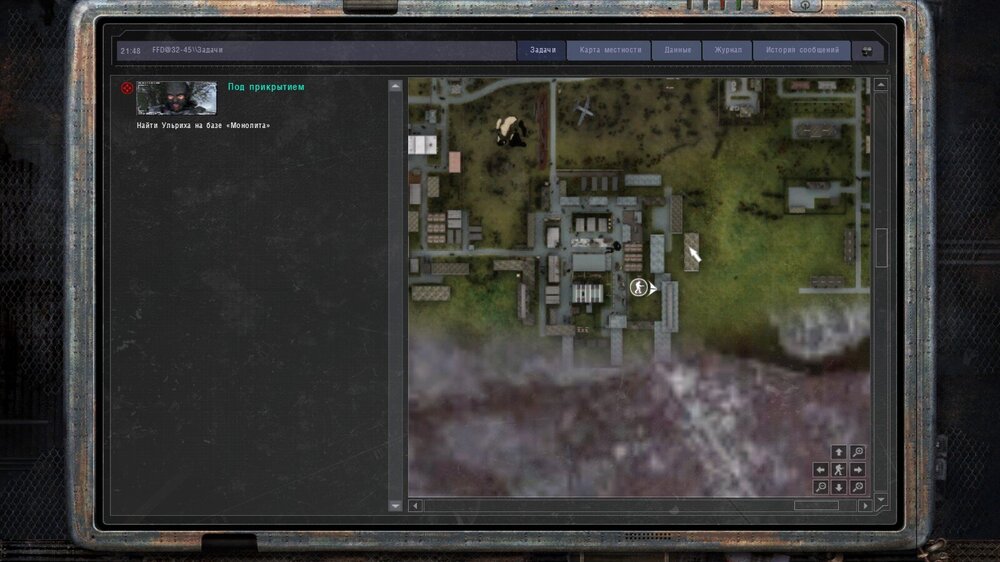Open the Журнал tab
1000x562 pixels.
[728, 50]
